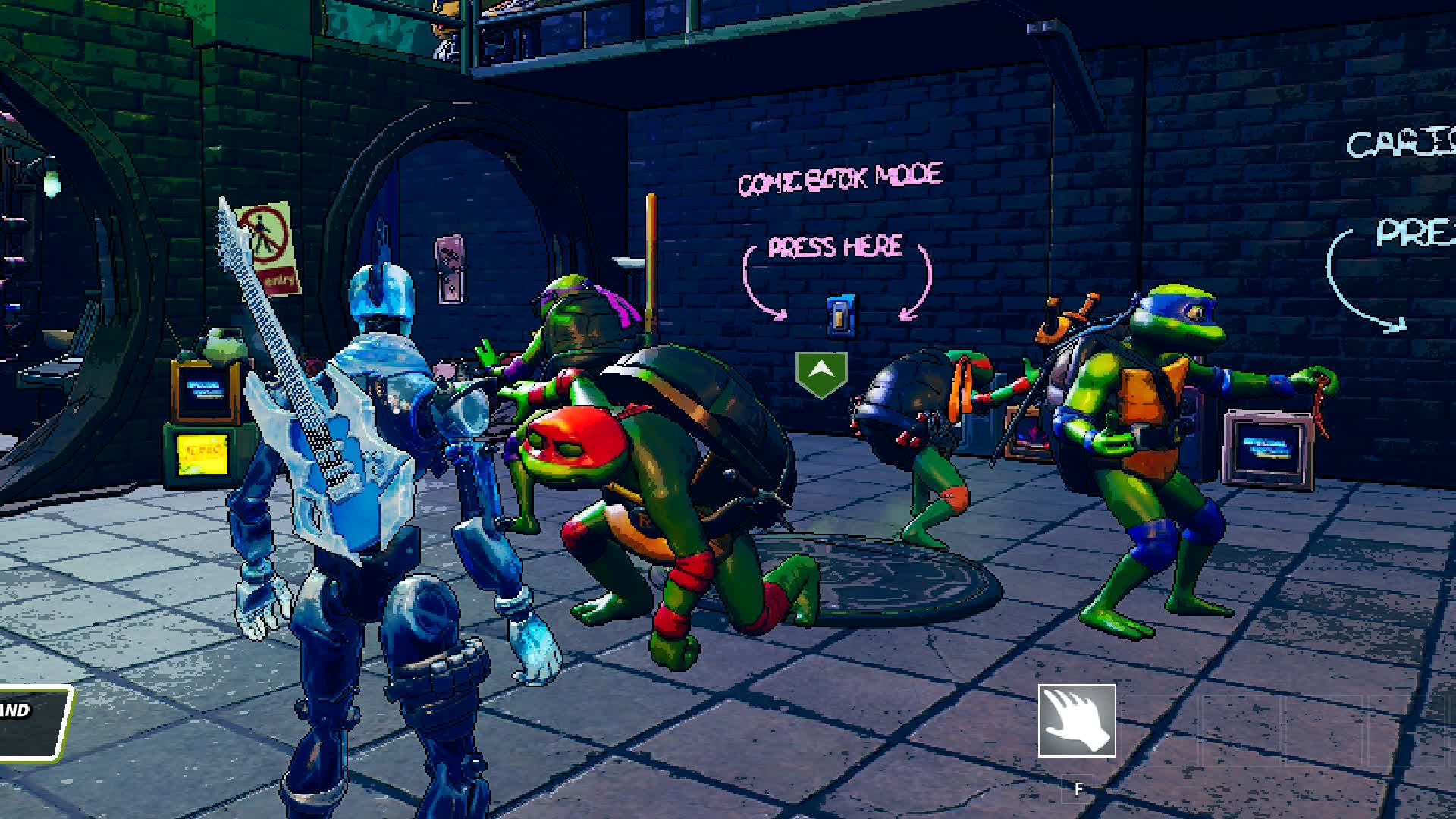Viewport: 1456px width, 819px height.
Task: Select the green up-arrow interaction marker
Action: [x=821, y=374]
